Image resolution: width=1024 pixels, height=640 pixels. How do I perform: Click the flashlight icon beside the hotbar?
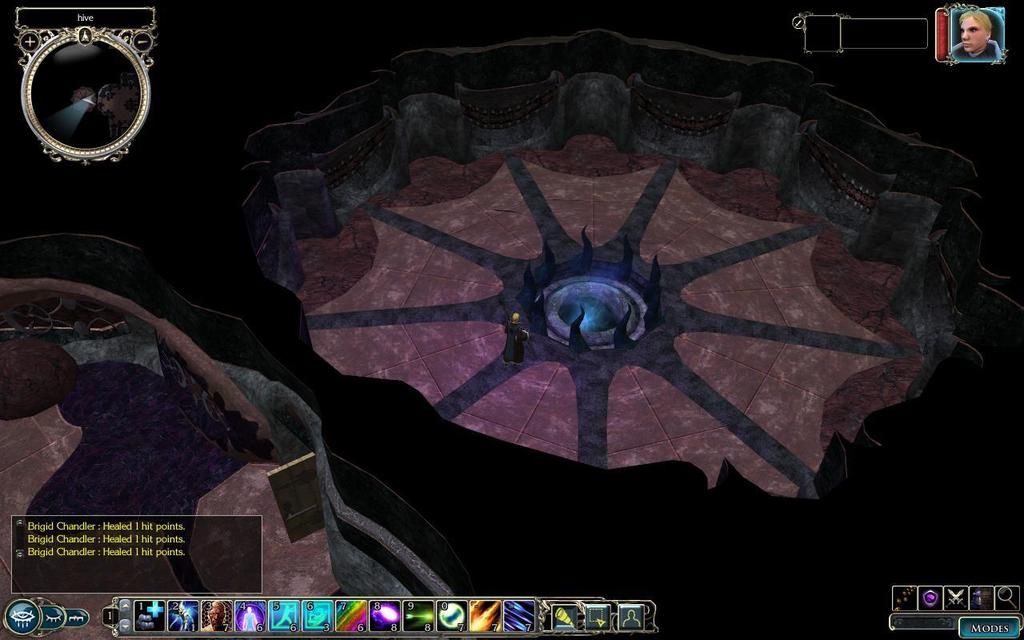(566, 615)
